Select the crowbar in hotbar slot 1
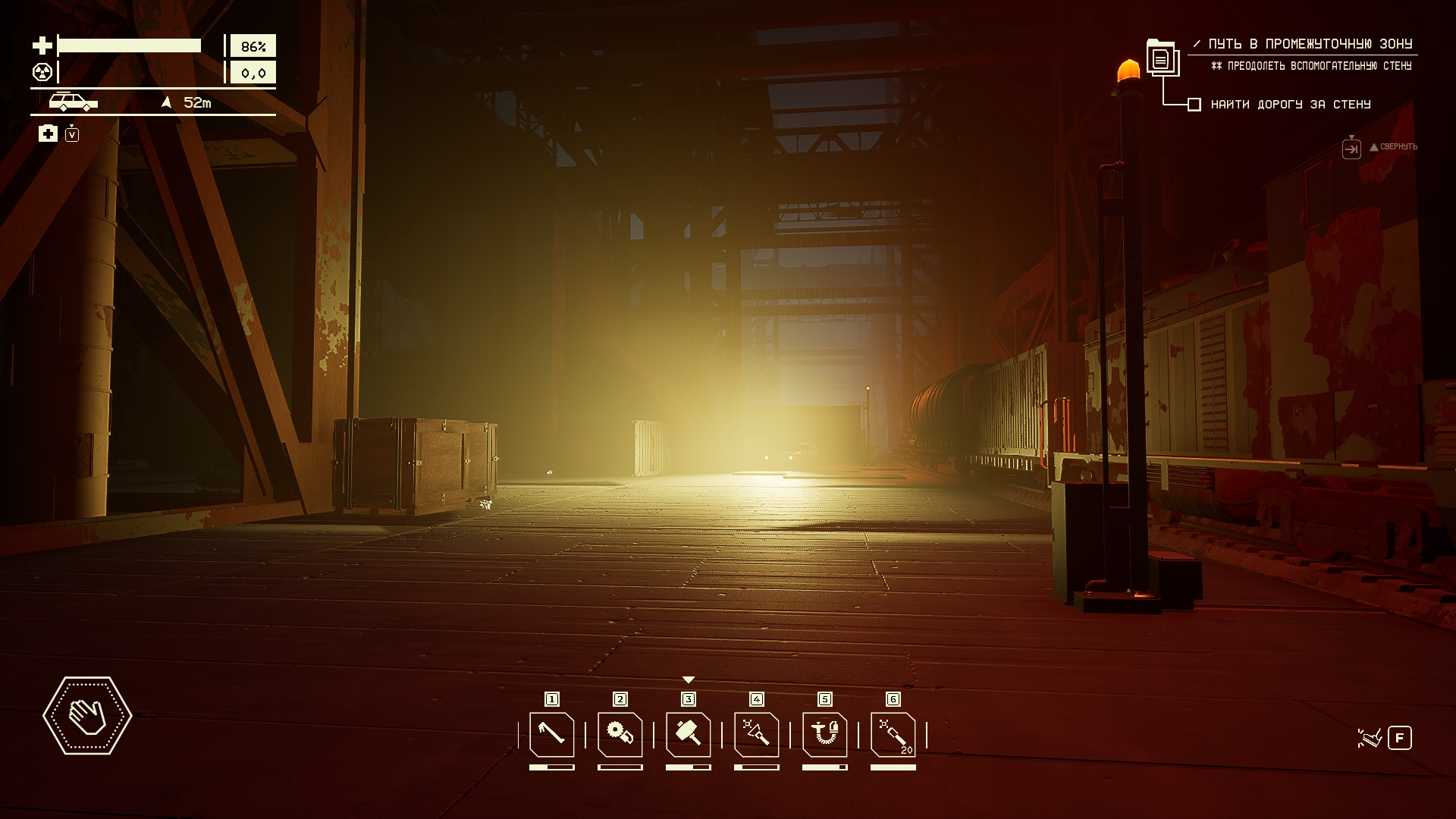Screen dimensions: 1456x819 pyautogui.click(x=551, y=734)
